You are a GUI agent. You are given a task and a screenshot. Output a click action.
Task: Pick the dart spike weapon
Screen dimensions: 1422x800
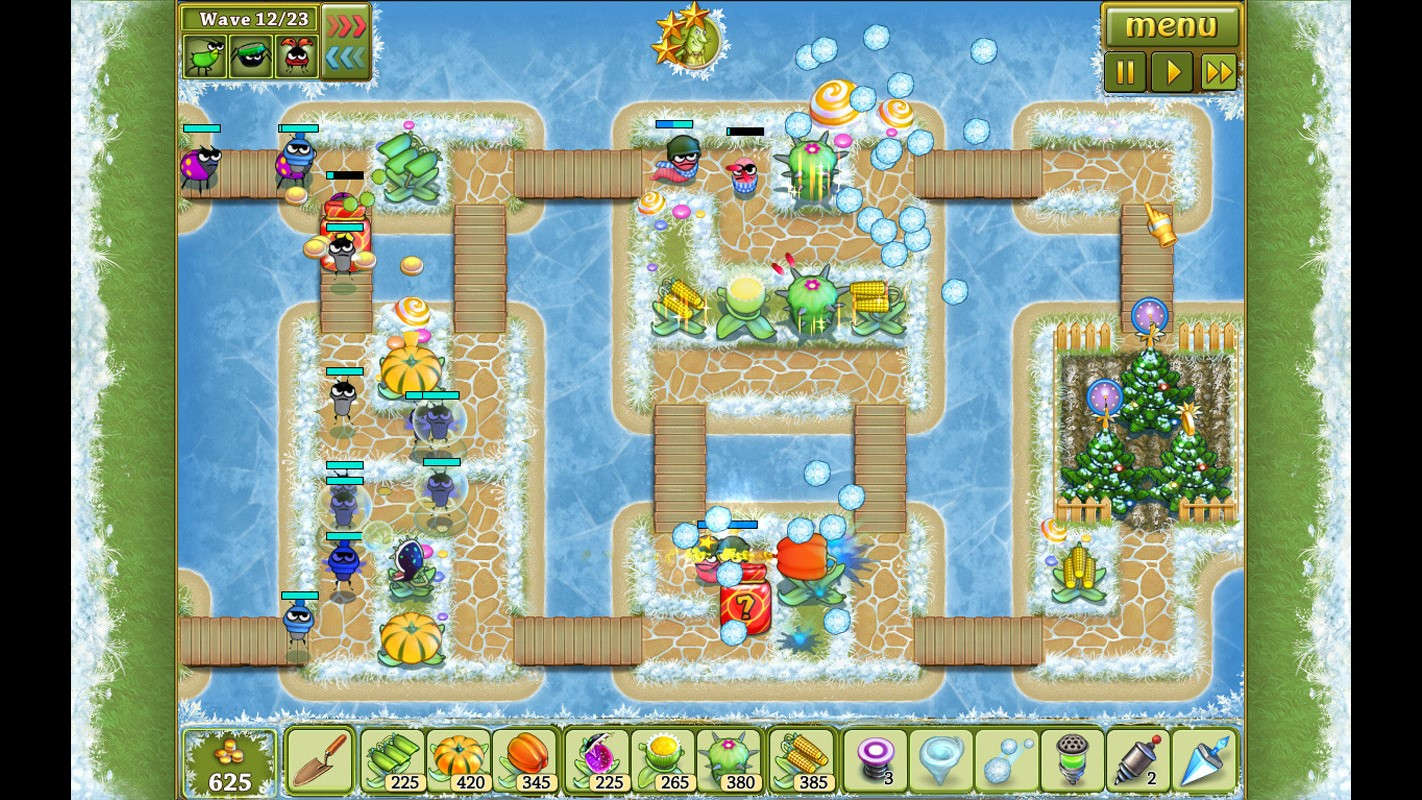pyautogui.click(x=1204, y=760)
